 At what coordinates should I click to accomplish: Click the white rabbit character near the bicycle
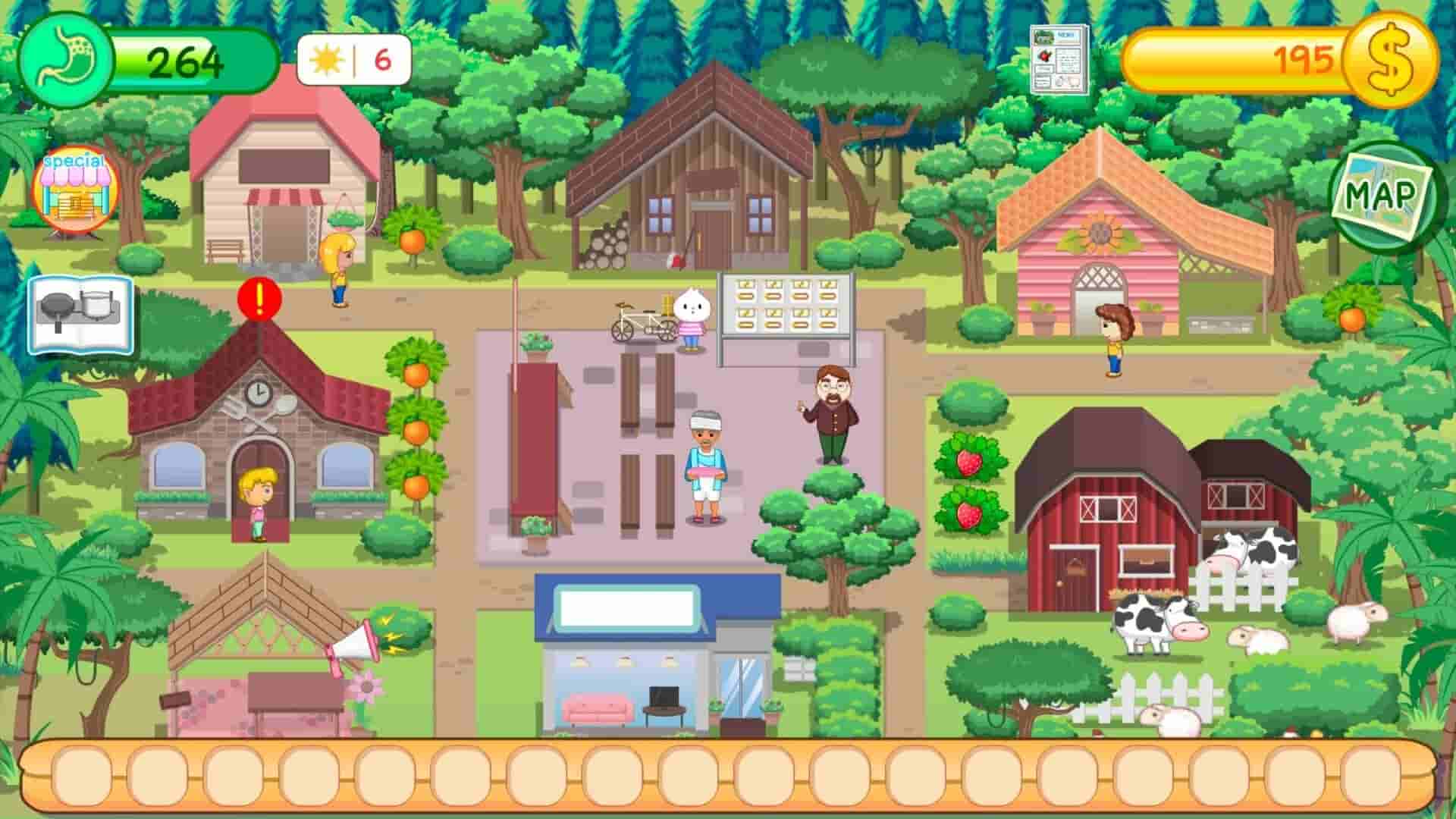point(690,318)
